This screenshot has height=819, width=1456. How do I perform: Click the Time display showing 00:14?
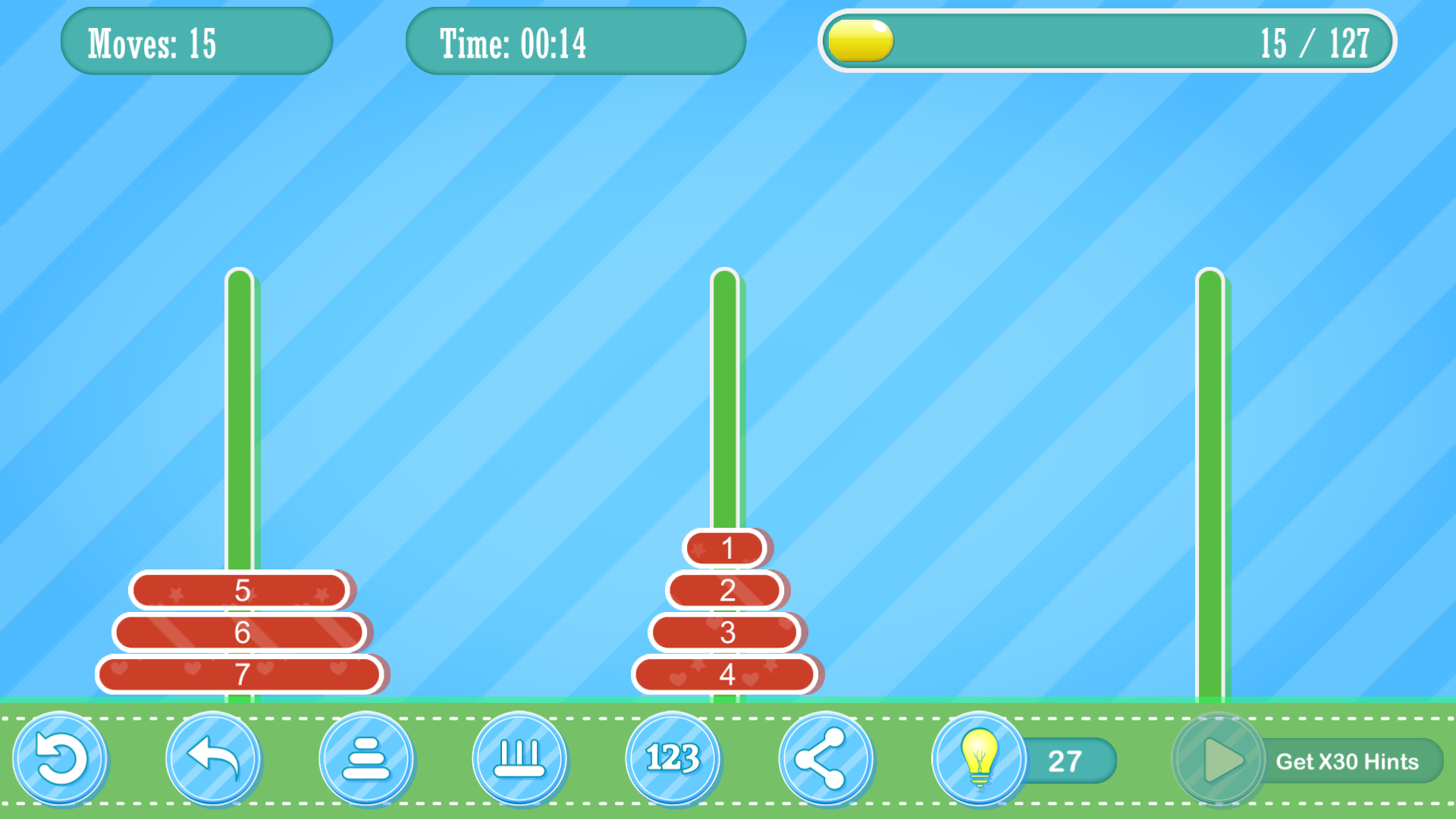[576, 42]
